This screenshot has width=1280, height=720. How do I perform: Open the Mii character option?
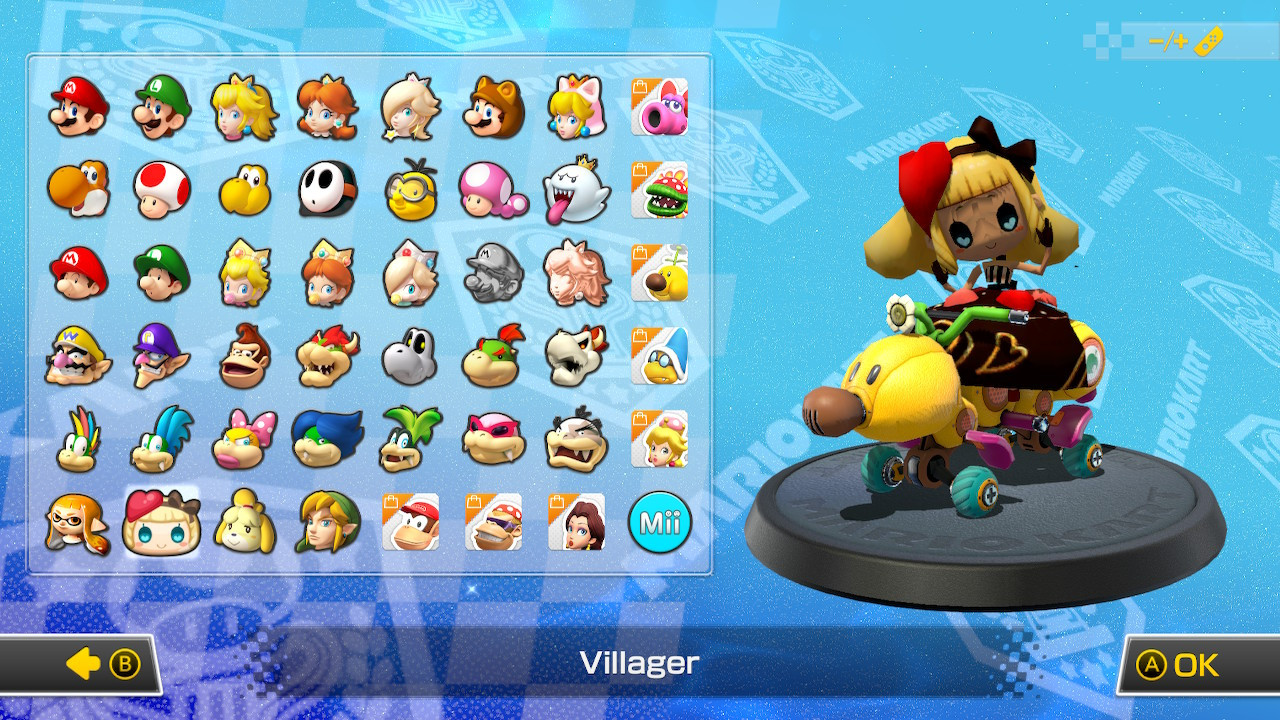(x=660, y=520)
